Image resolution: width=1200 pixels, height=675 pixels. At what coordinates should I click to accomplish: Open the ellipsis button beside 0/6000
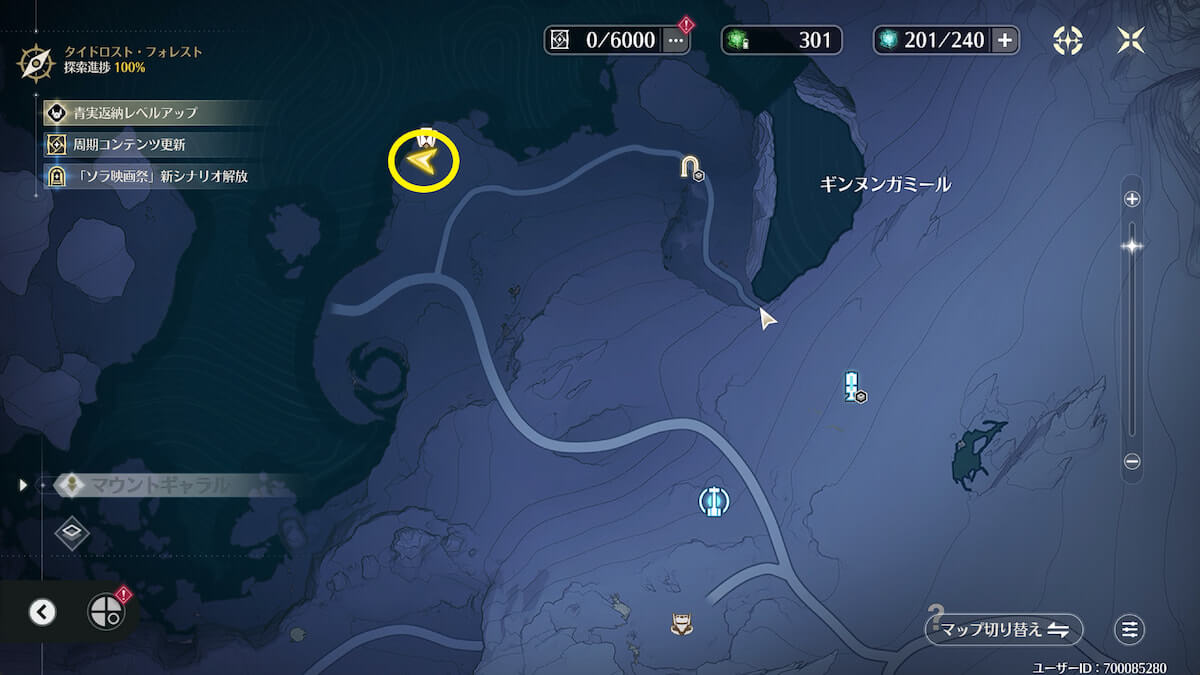point(676,40)
